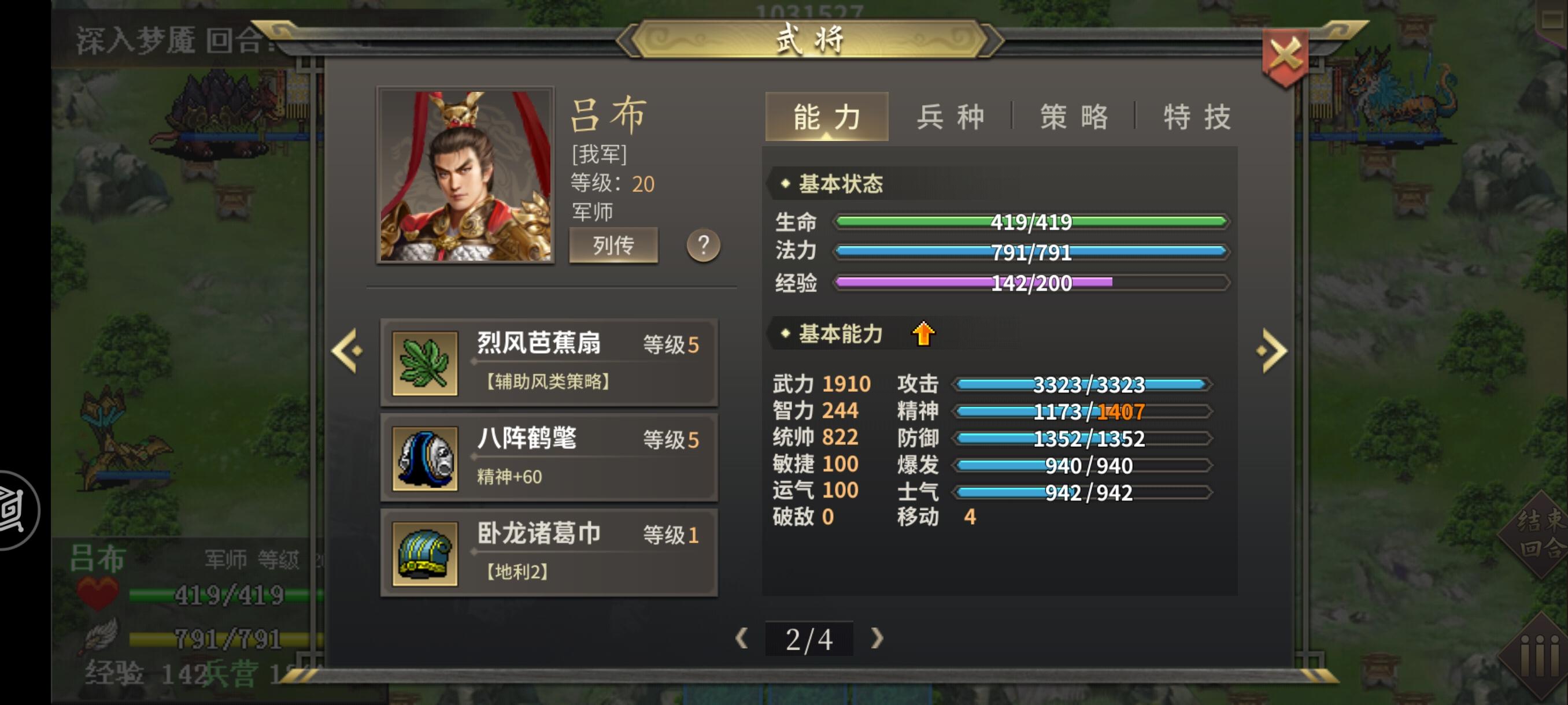Open the help question mark icon
Screen dimensions: 1568x705
click(704, 245)
